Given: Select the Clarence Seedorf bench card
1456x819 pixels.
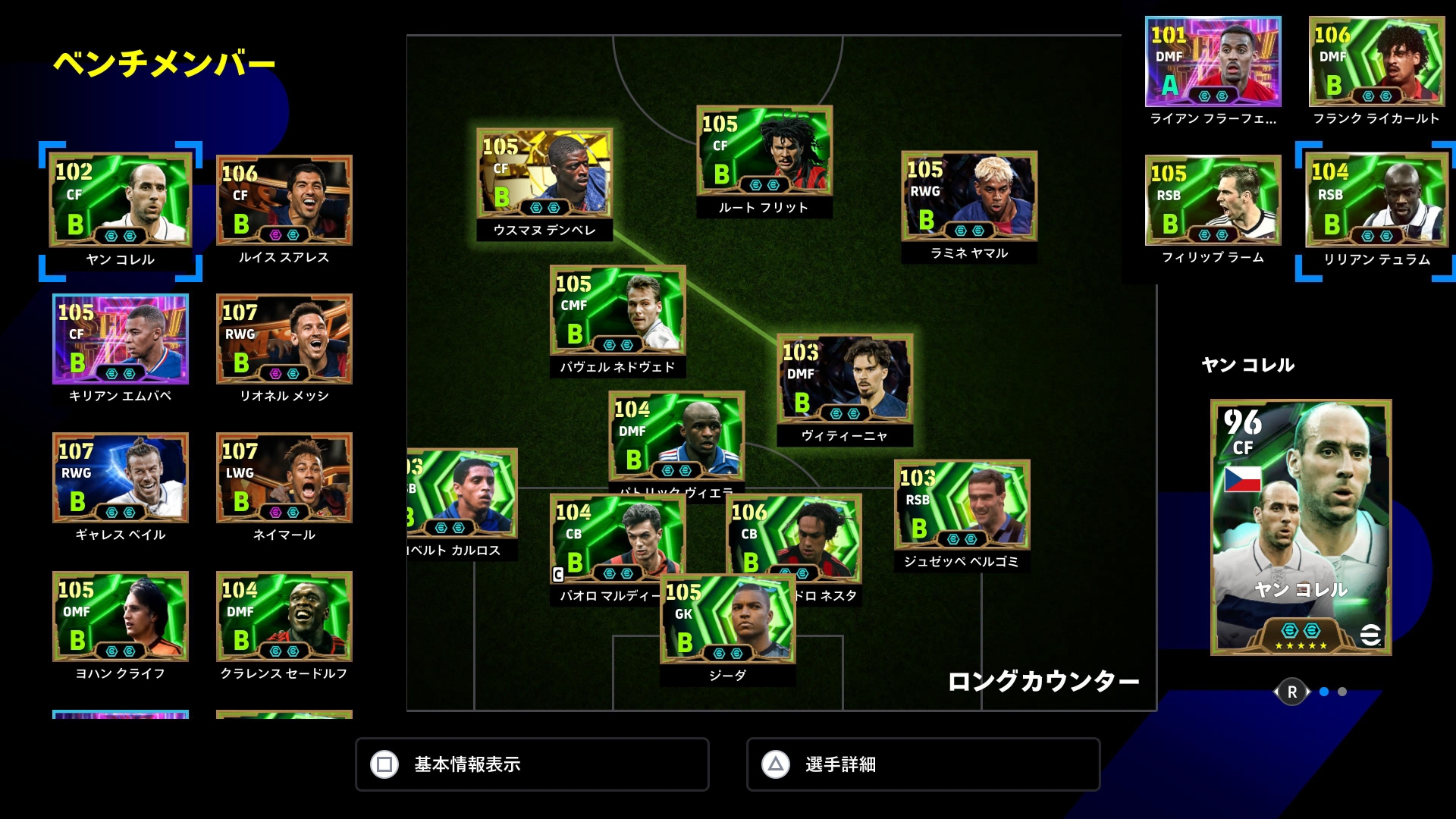Looking at the screenshot, I should pos(284,617).
